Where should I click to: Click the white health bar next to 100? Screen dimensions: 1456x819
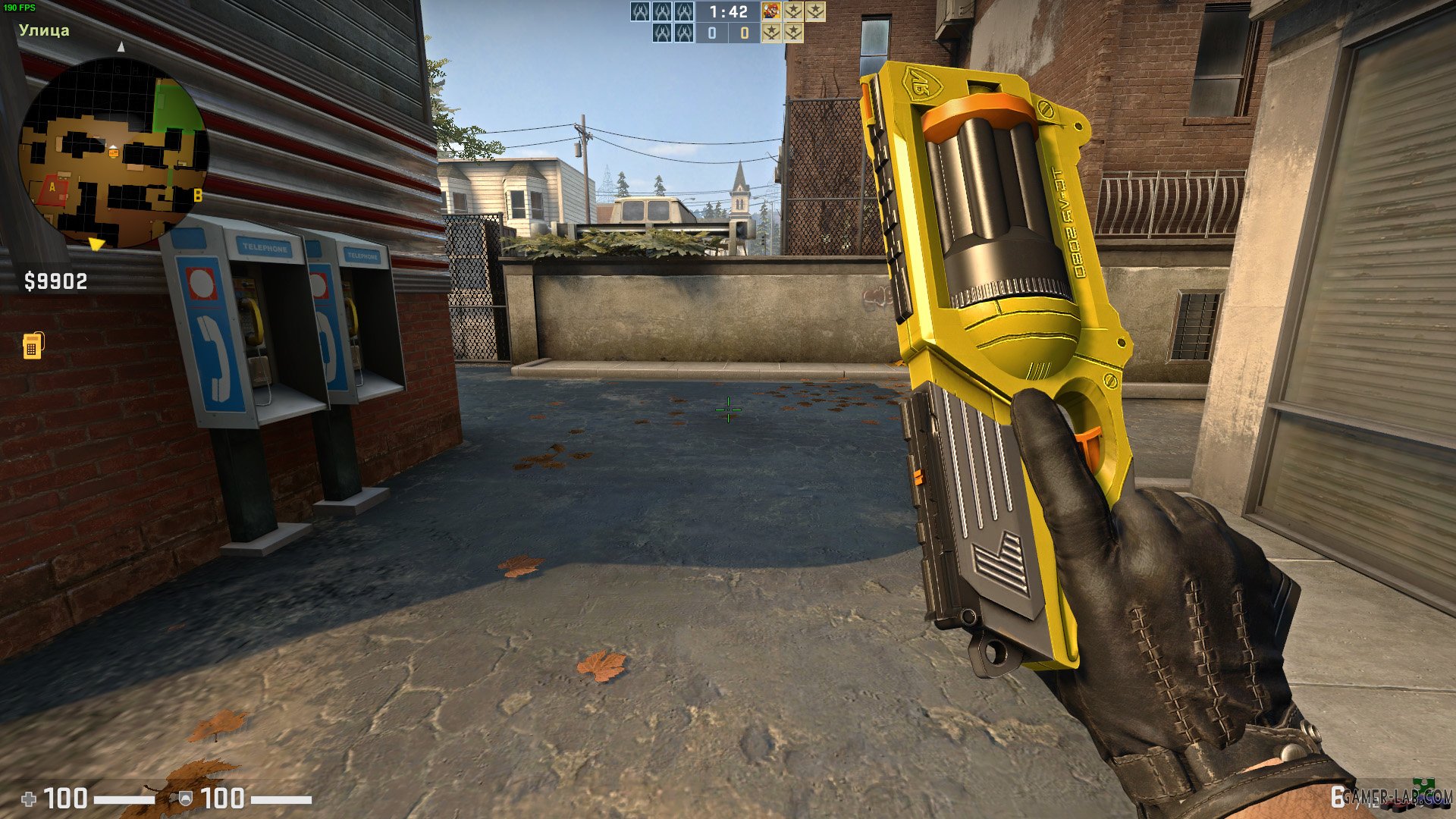125,798
